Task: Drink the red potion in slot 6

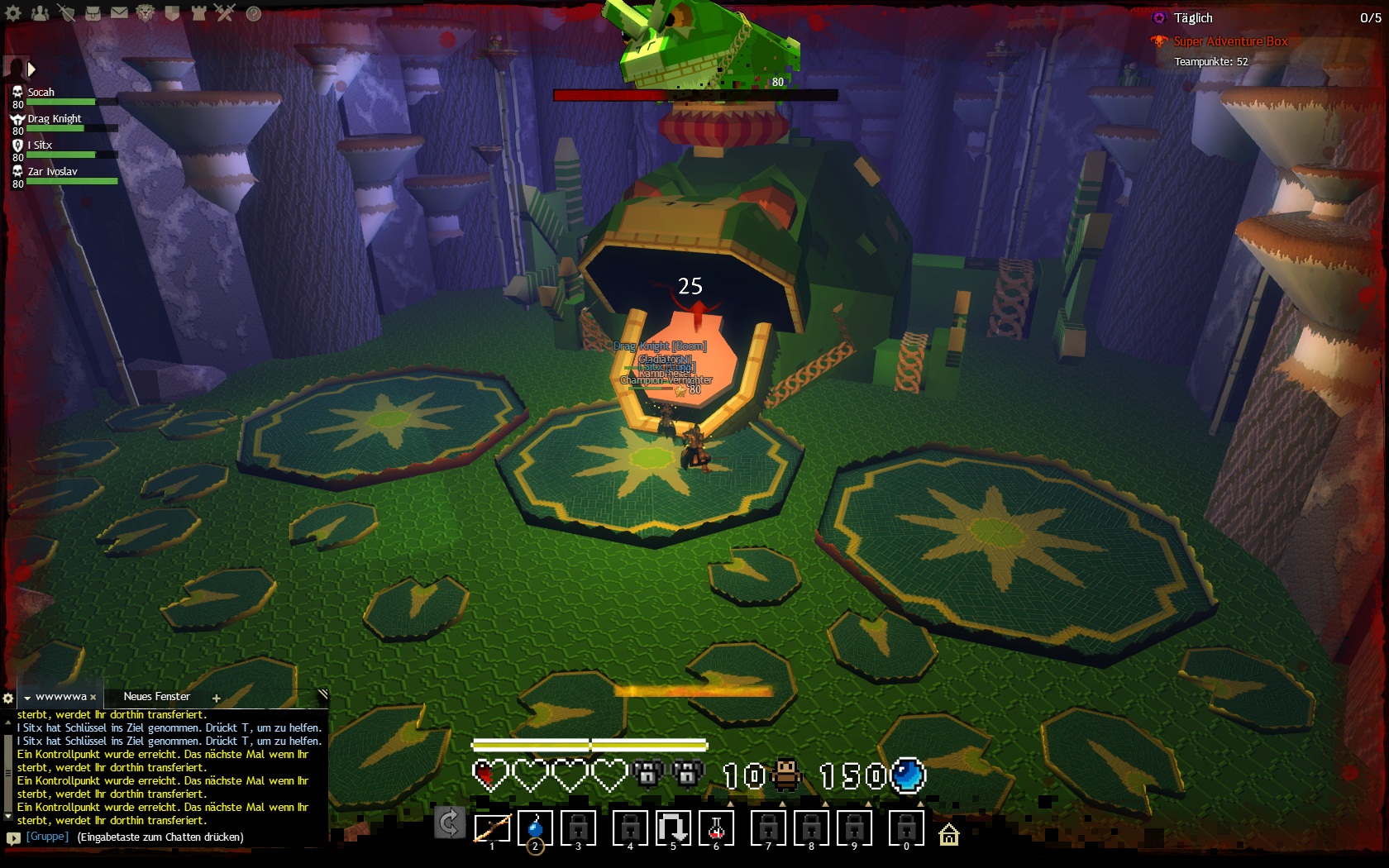Action: click(716, 827)
